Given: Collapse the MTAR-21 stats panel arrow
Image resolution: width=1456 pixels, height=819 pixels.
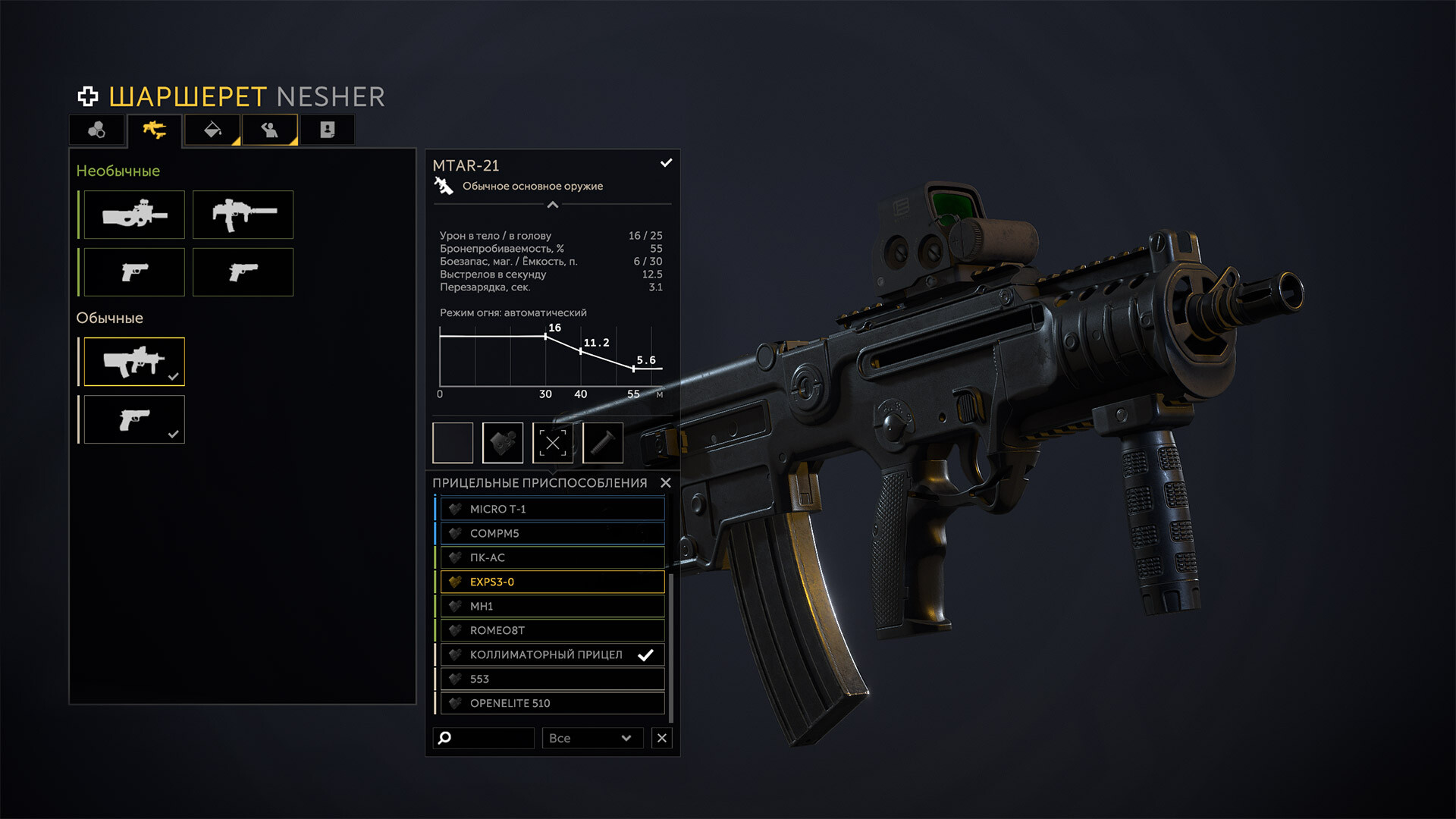Looking at the screenshot, I should coord(553,205).
